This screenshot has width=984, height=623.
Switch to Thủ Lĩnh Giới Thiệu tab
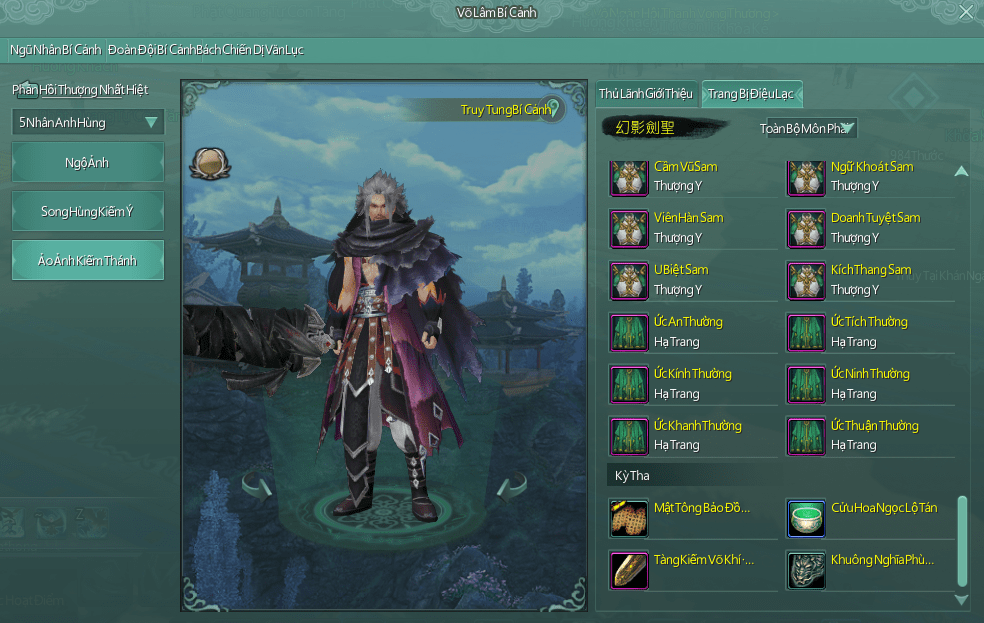(645, 94)
